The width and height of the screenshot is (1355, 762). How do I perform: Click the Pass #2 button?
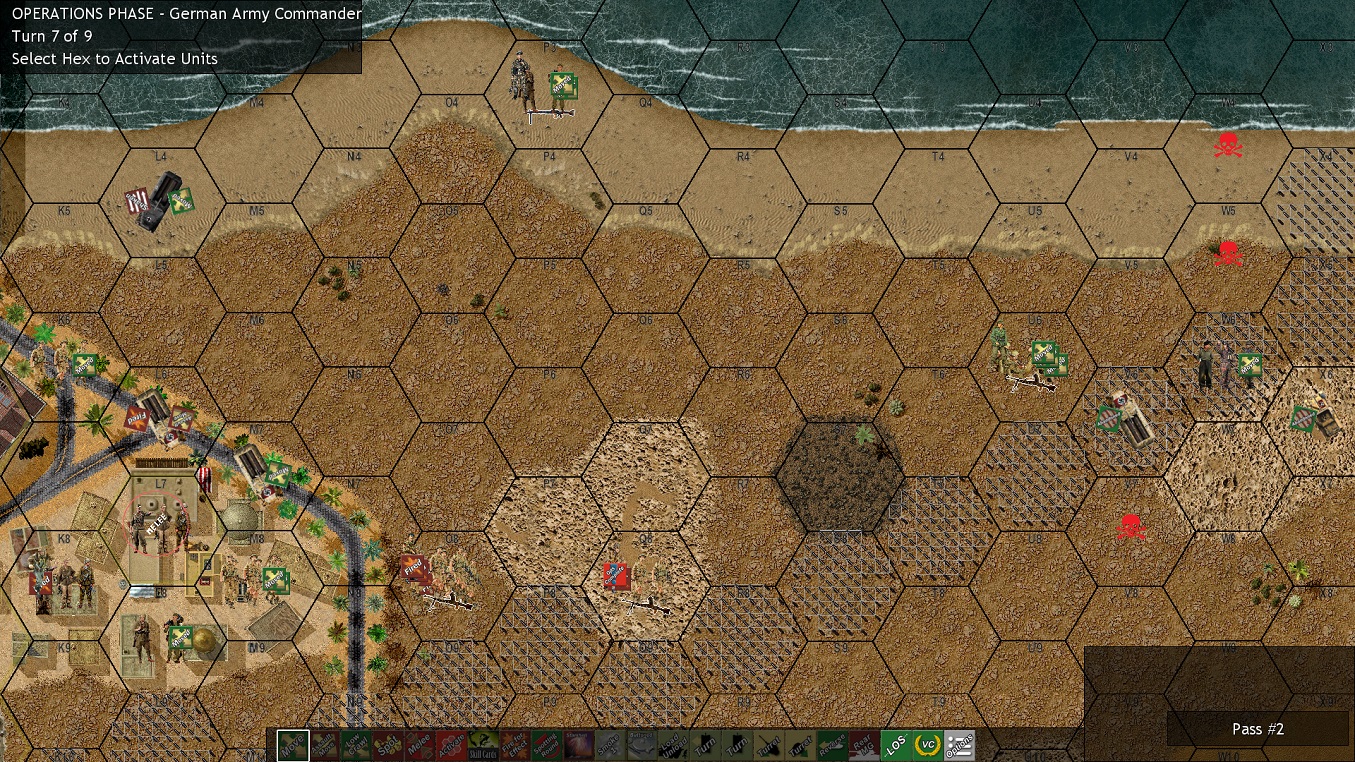(1257, 729)
